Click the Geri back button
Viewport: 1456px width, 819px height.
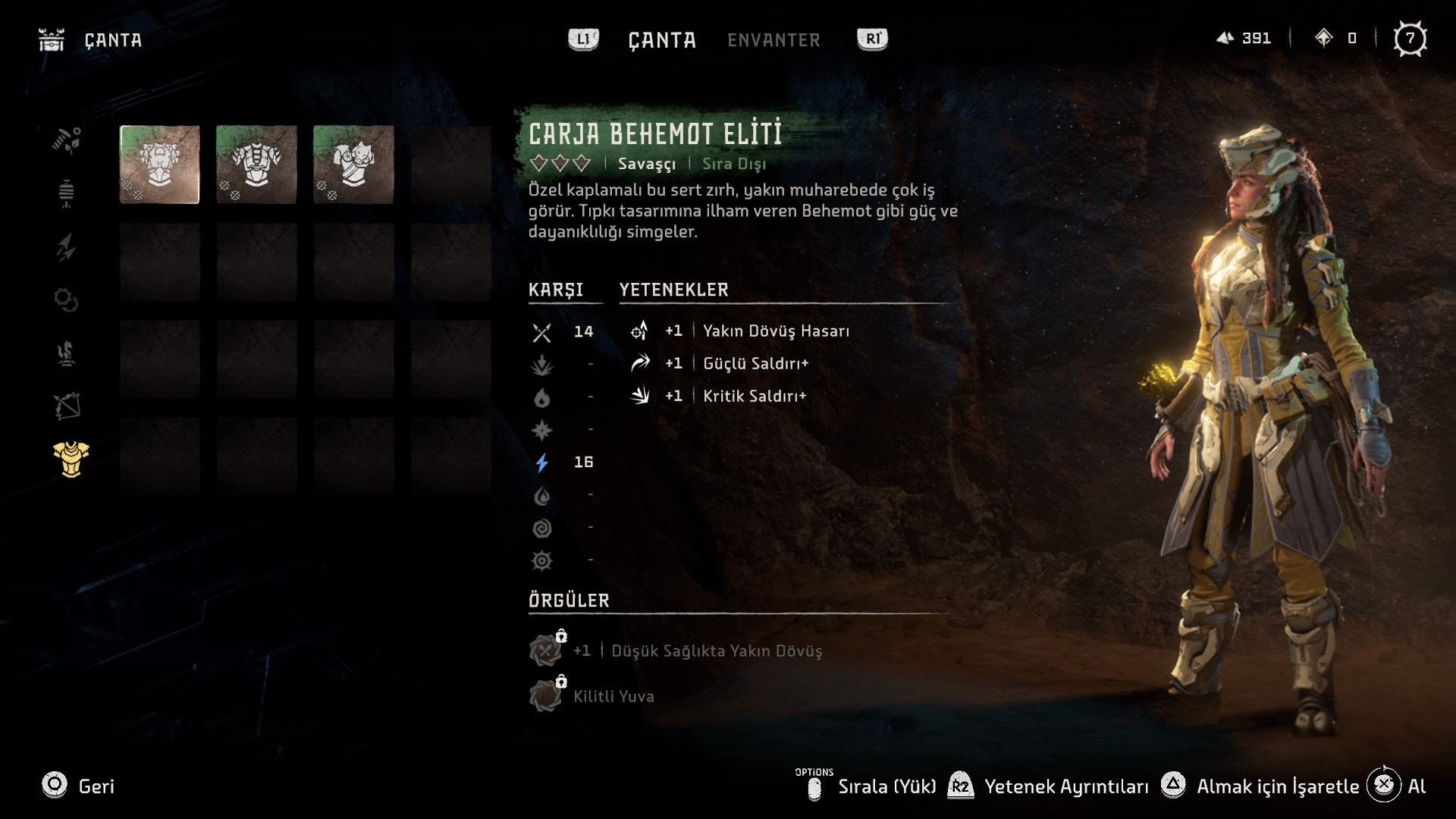78,786
